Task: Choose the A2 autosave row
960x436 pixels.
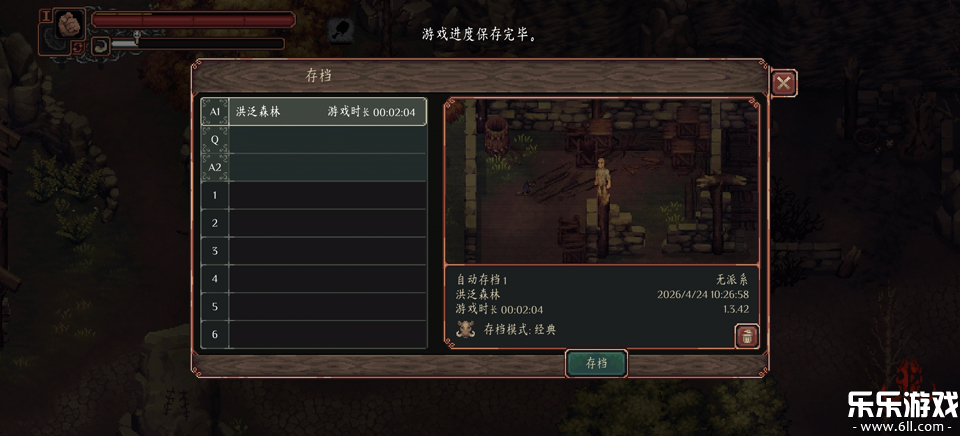Action: [315, 167]
